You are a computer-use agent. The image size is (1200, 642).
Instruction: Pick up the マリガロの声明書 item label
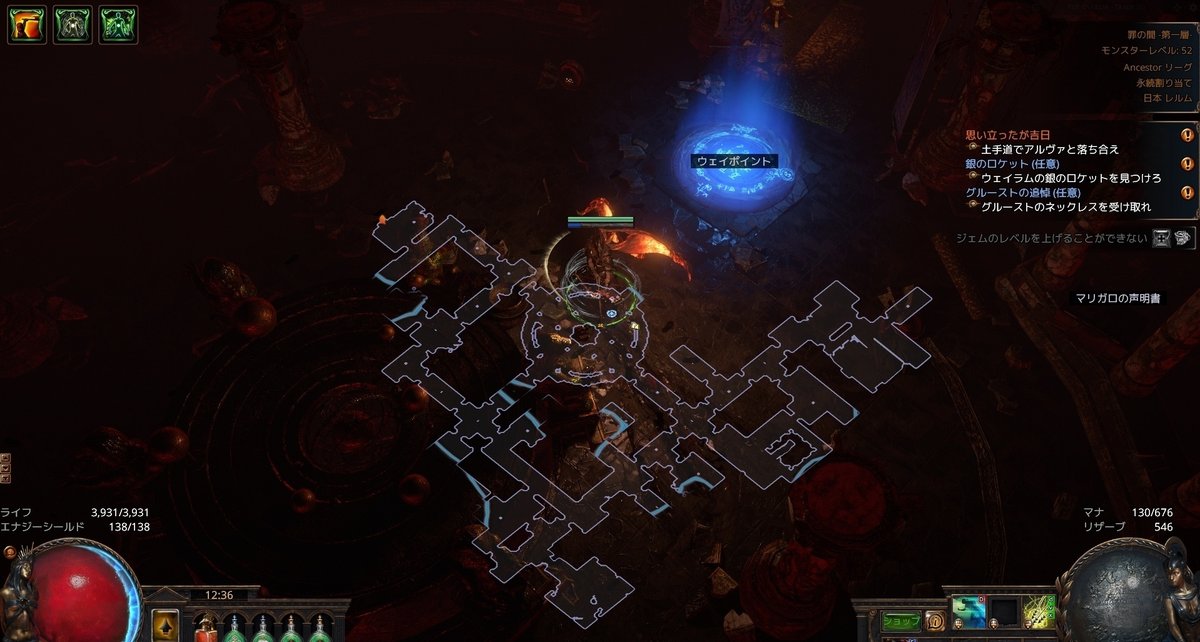coord(1117,298)
